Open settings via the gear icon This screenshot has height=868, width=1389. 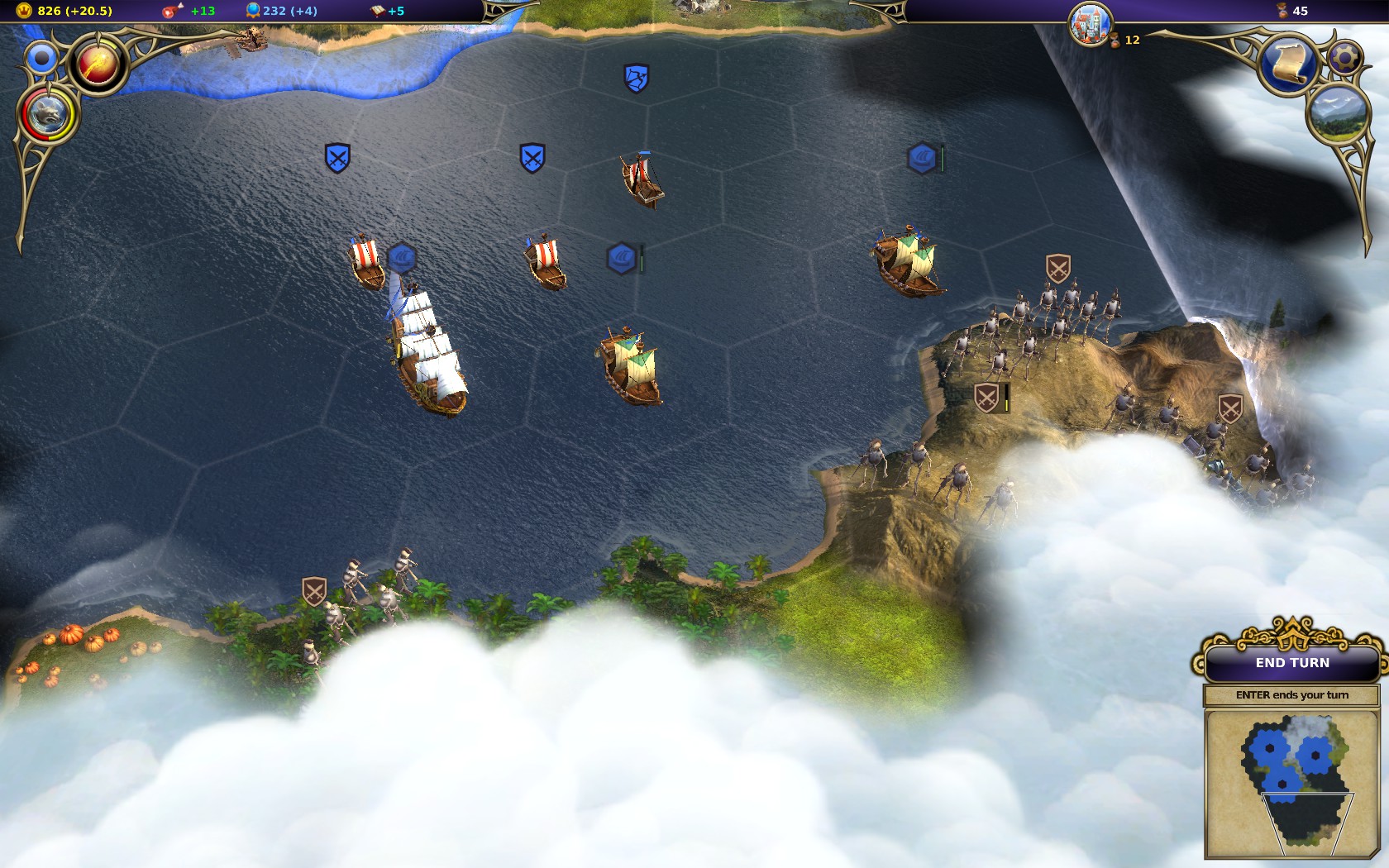click(1345, 57)
